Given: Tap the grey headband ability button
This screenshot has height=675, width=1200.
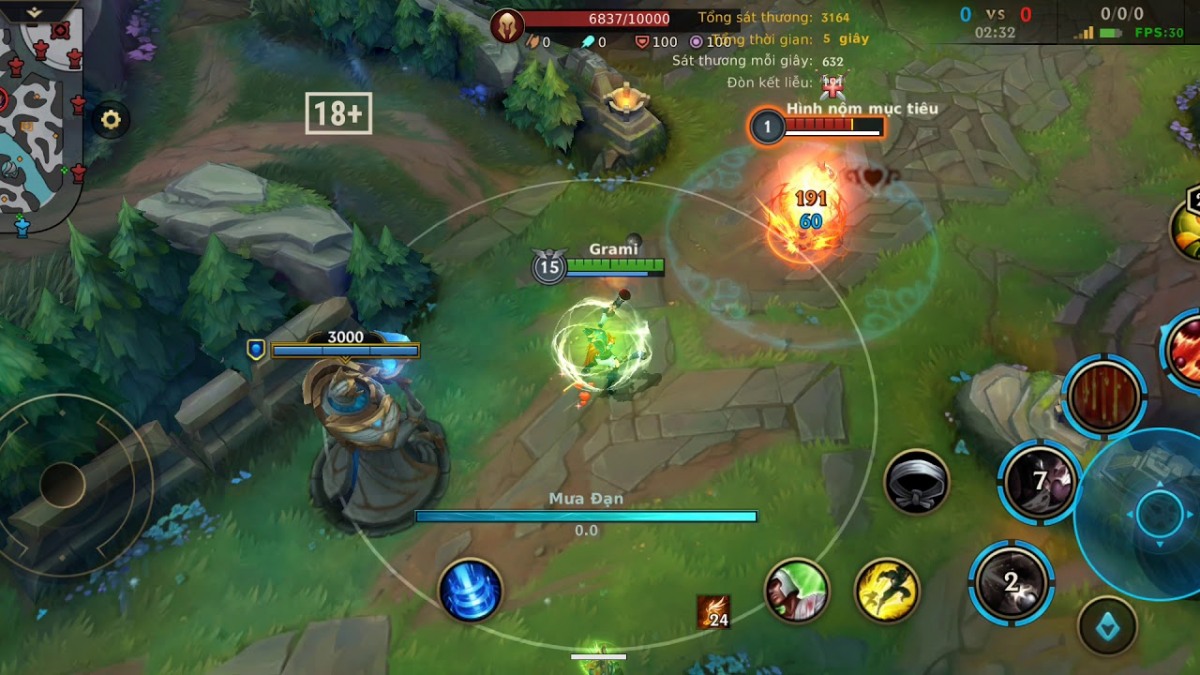Looking at the screenshot, I should click(916, 482).
